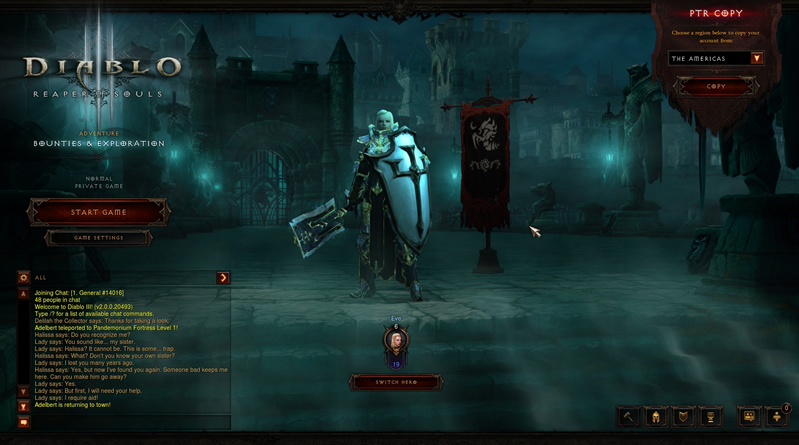Select the Eve hero portrait
This screenshot has width=799, height=445.
pyautogui.click(x=396, y=342)
